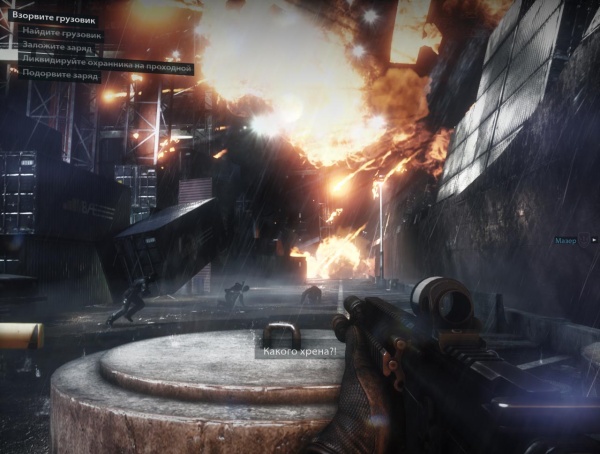The image size is (600, 454).
Task: Click the "Найдите грузовик" objective entry
Action: (x=61, y=32)
